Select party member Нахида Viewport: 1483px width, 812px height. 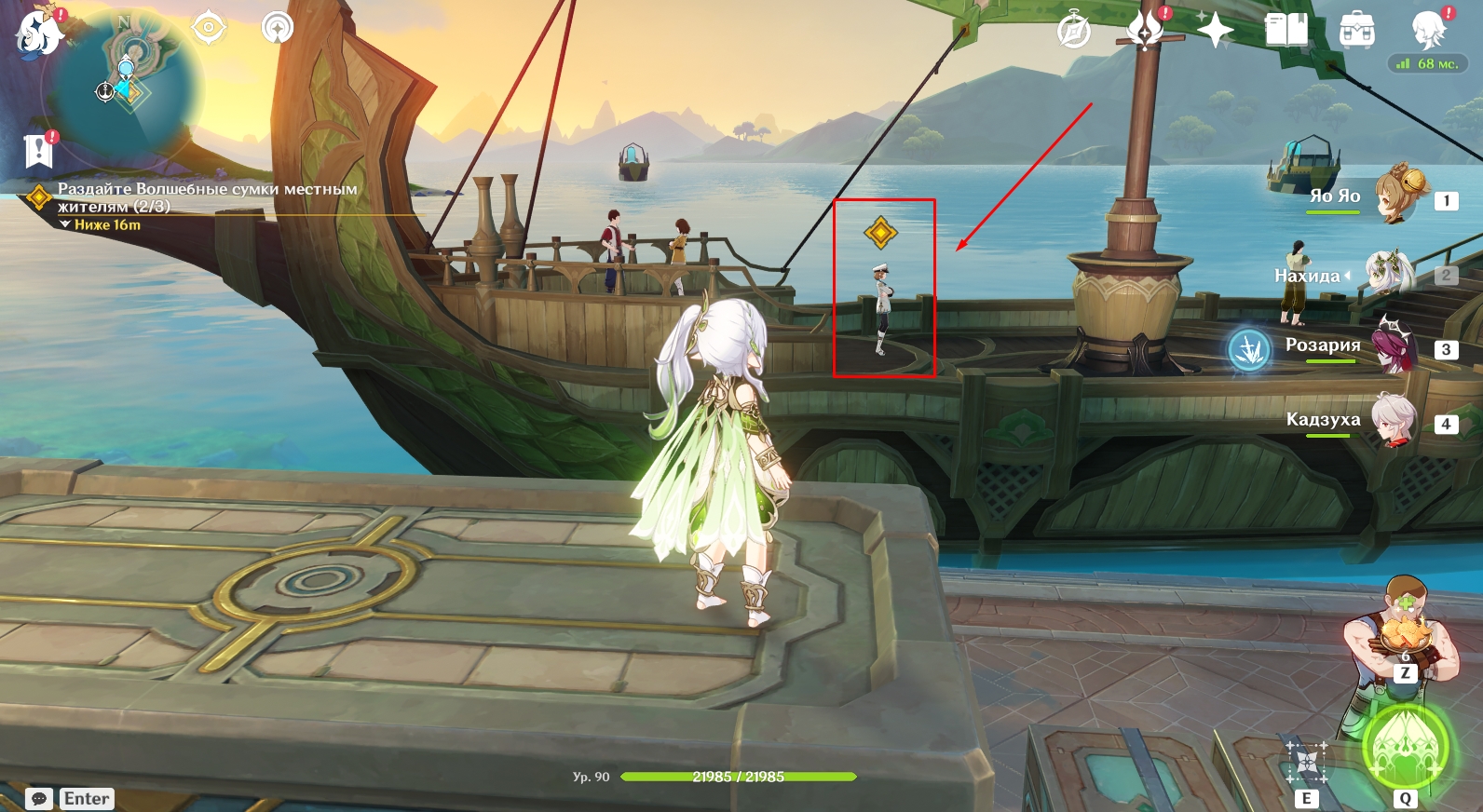[x=1389, y=274]
